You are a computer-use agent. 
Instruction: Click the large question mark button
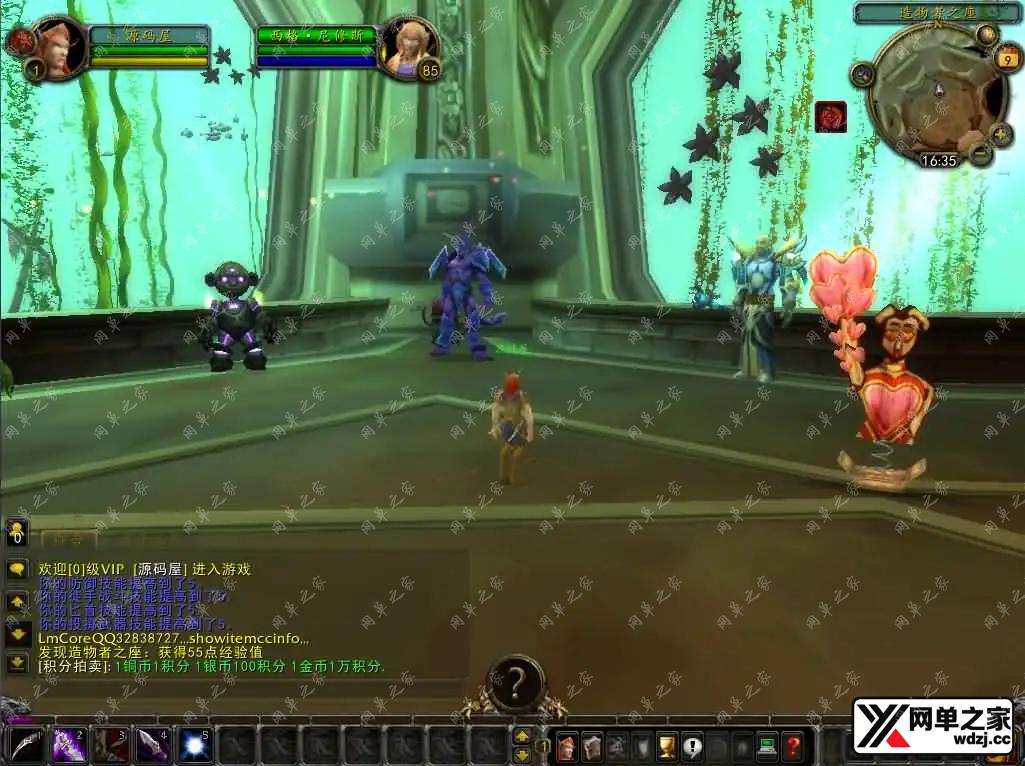[515, 683]
